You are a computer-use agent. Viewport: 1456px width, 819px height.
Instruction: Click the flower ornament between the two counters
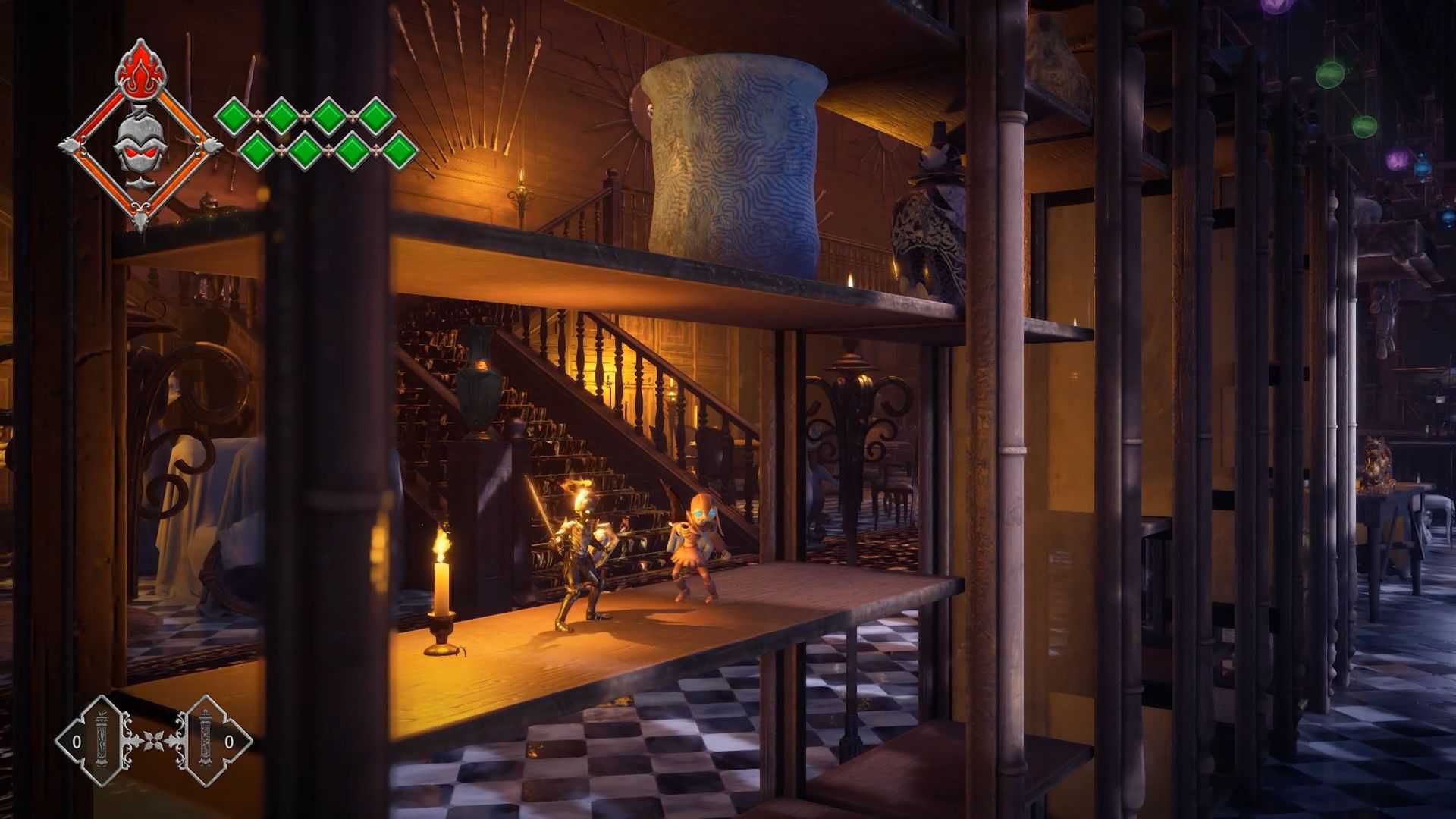click(155, 741)
